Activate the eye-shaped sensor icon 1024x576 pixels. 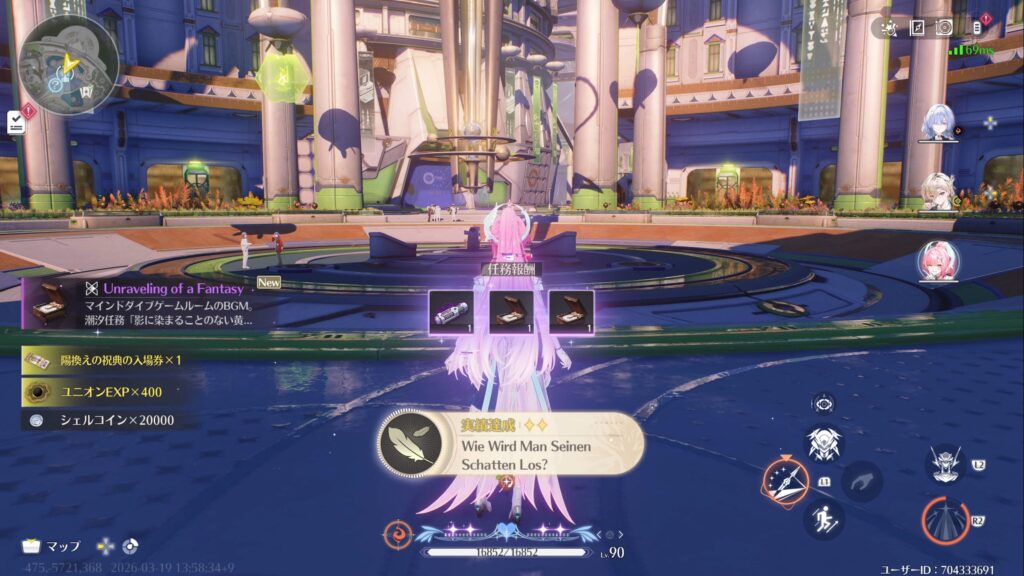point(824,403)
